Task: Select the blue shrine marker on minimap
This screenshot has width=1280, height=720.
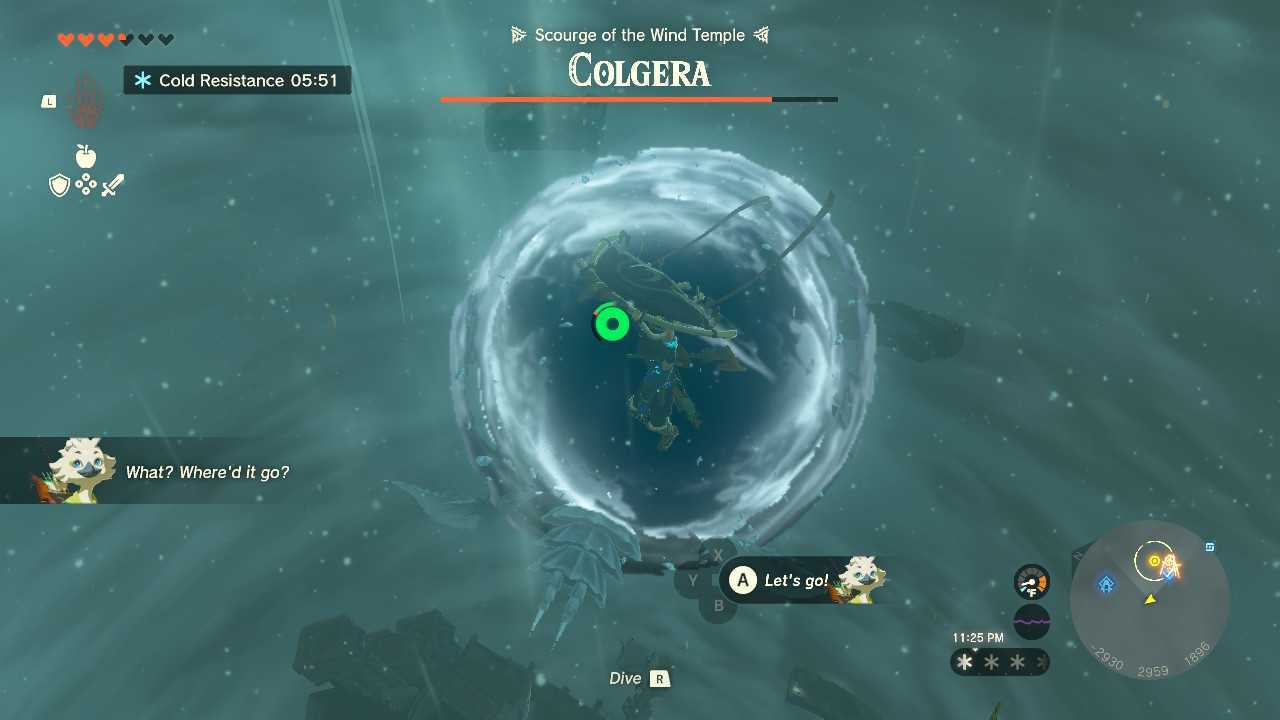Action: [1106, 584]
